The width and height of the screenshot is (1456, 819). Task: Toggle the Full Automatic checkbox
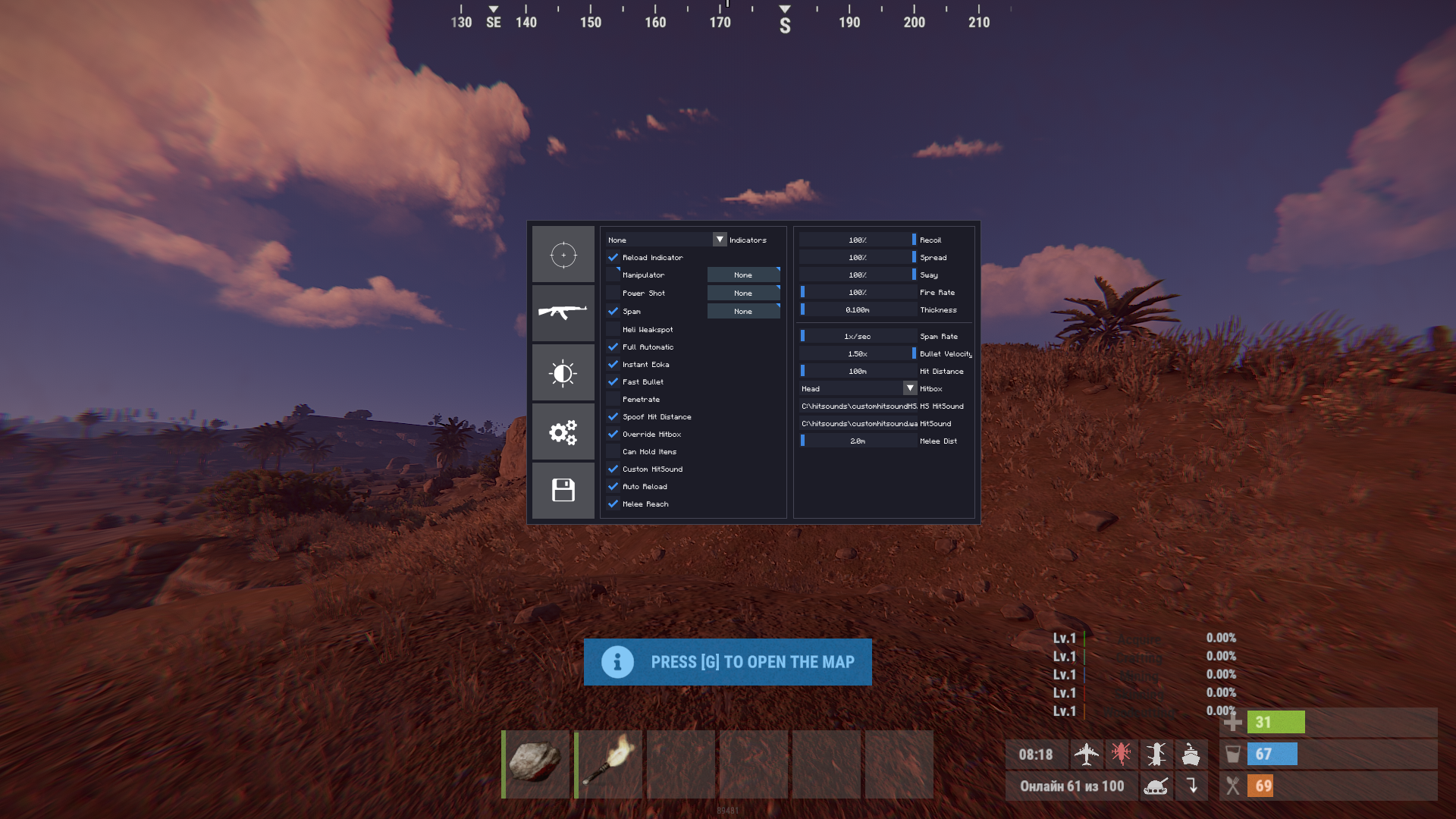[x=613, y=347]
